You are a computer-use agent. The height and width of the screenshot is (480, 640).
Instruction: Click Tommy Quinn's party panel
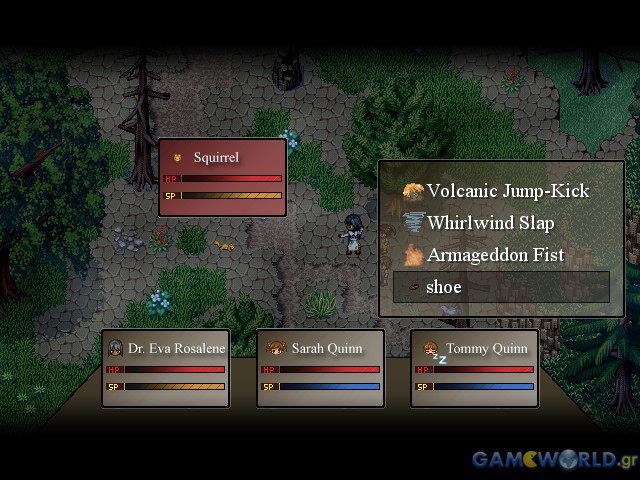click(x=475, y=368)
